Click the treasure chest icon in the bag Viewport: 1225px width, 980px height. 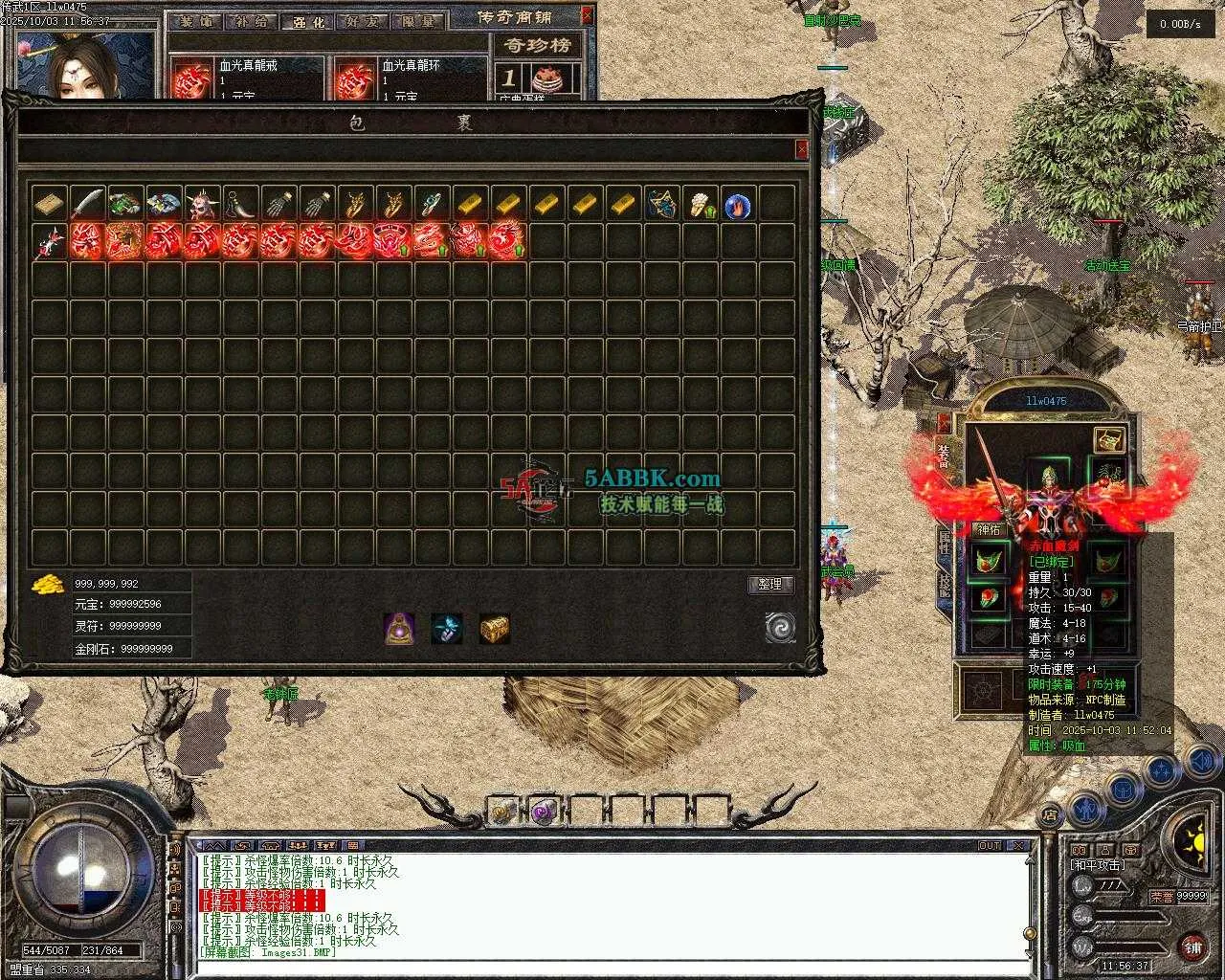(x=494, y=628)
